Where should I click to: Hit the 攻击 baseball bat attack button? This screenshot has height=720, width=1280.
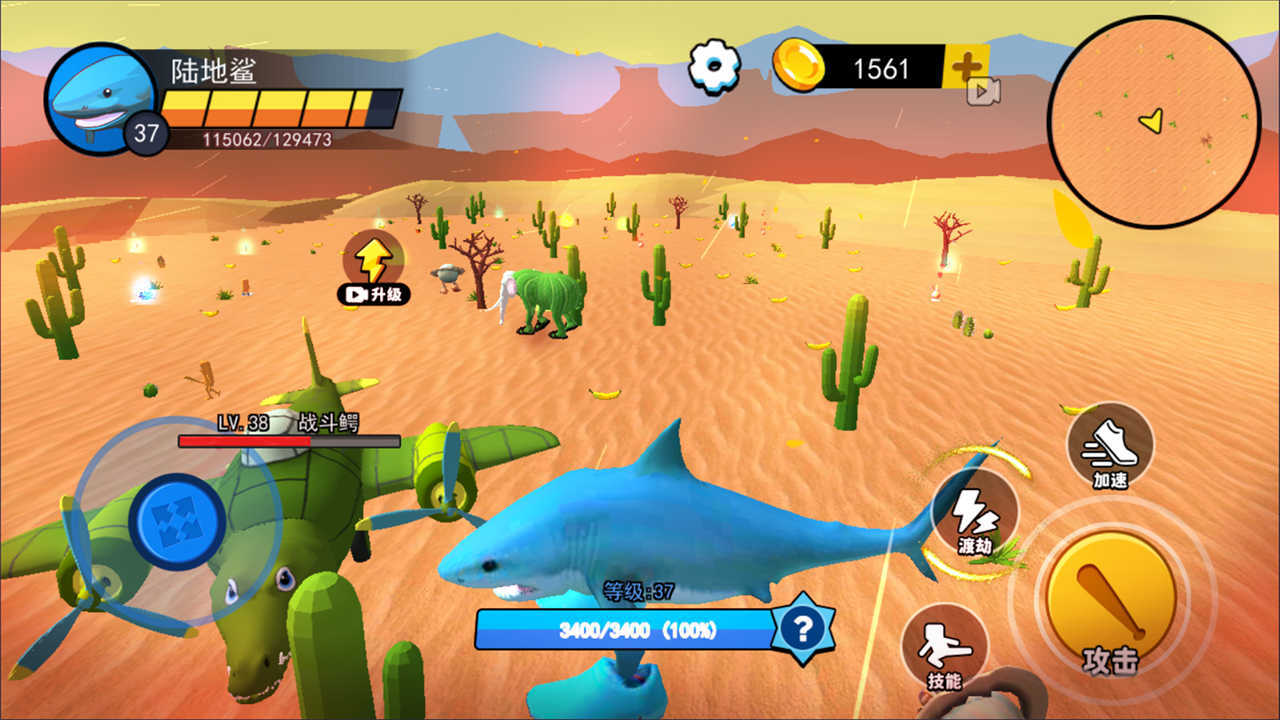(x=1110, y=598)
